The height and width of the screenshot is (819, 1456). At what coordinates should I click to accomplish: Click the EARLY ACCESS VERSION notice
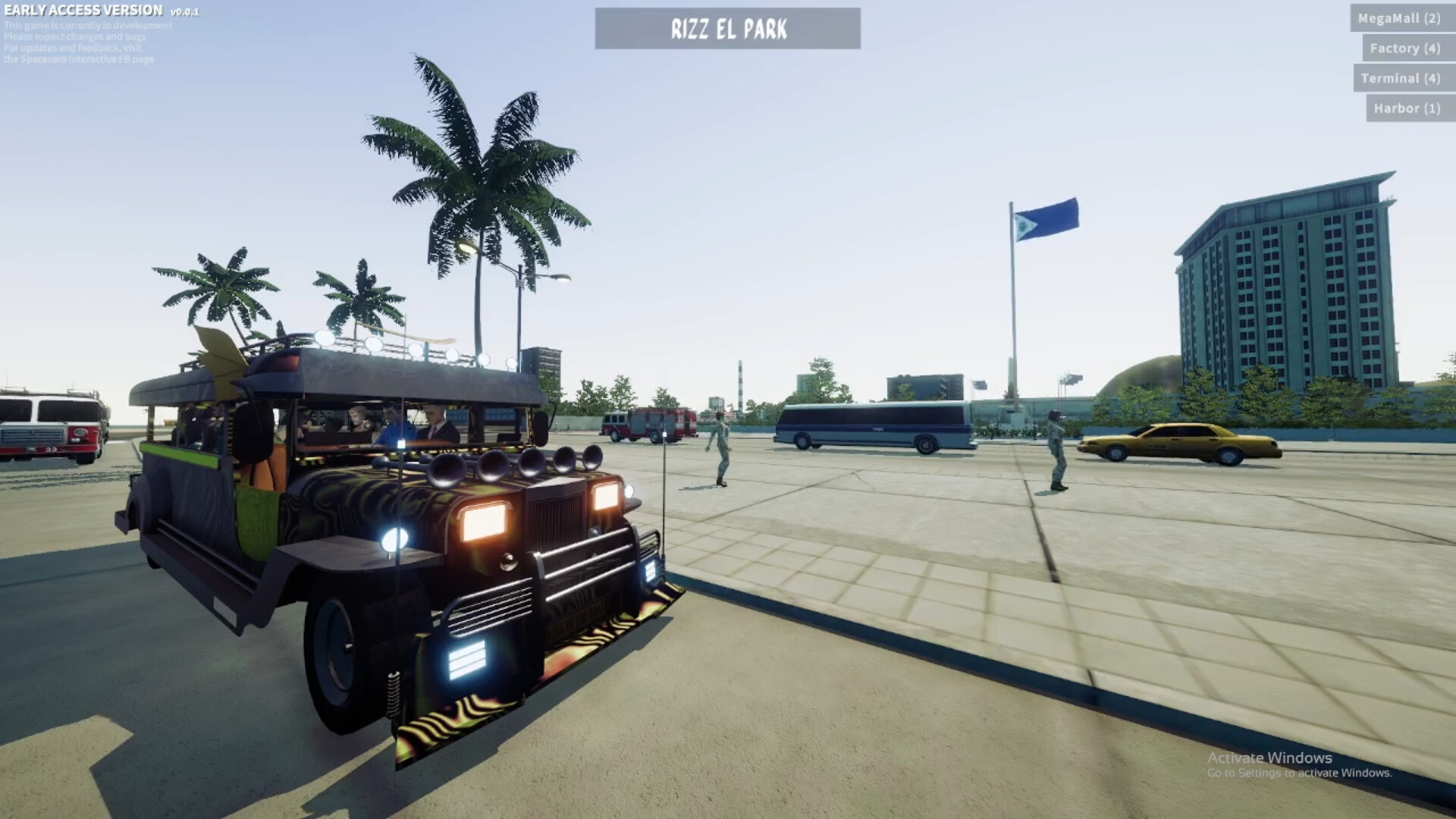click(83, 11)
